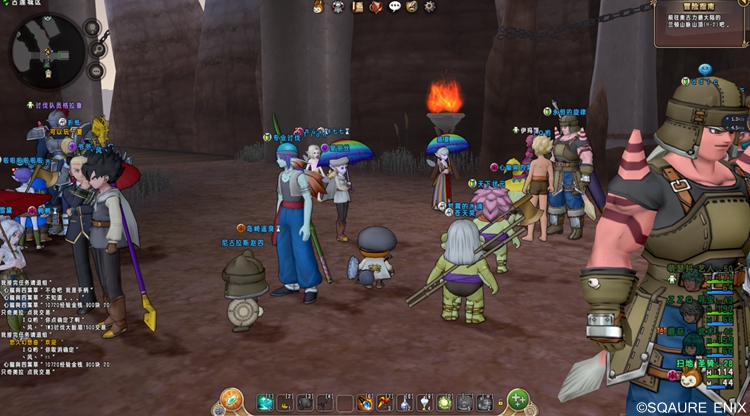Viewport: 750px width, 416px height.
Task: Open the owl mascot icon in top bar
Action: coord(320,7)
